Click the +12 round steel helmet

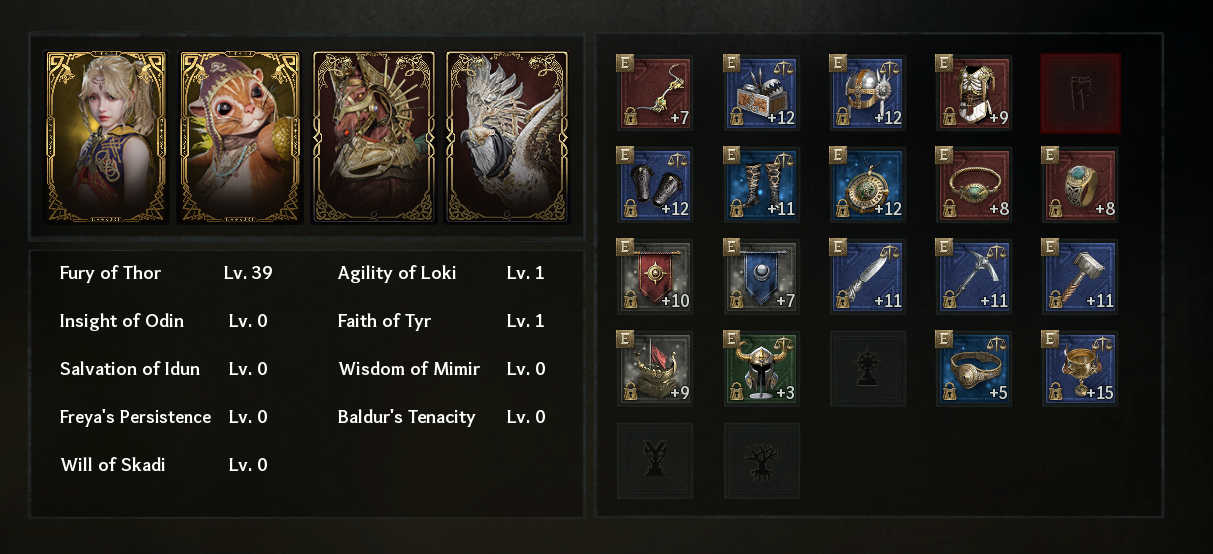[868, 93]
